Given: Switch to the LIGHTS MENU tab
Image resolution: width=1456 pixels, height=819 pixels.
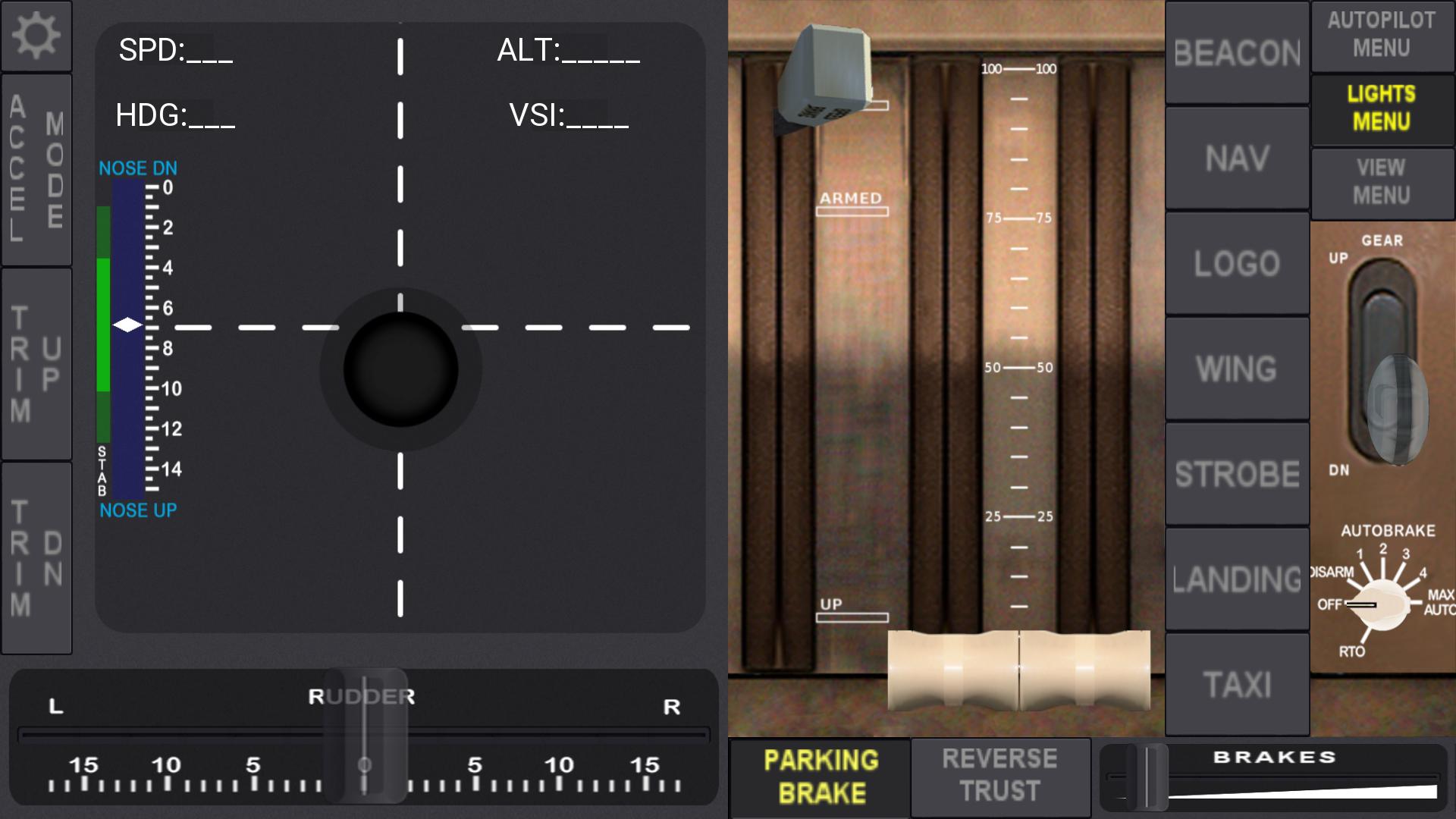Looking at the screenshot, I should tap(1382, 108).
